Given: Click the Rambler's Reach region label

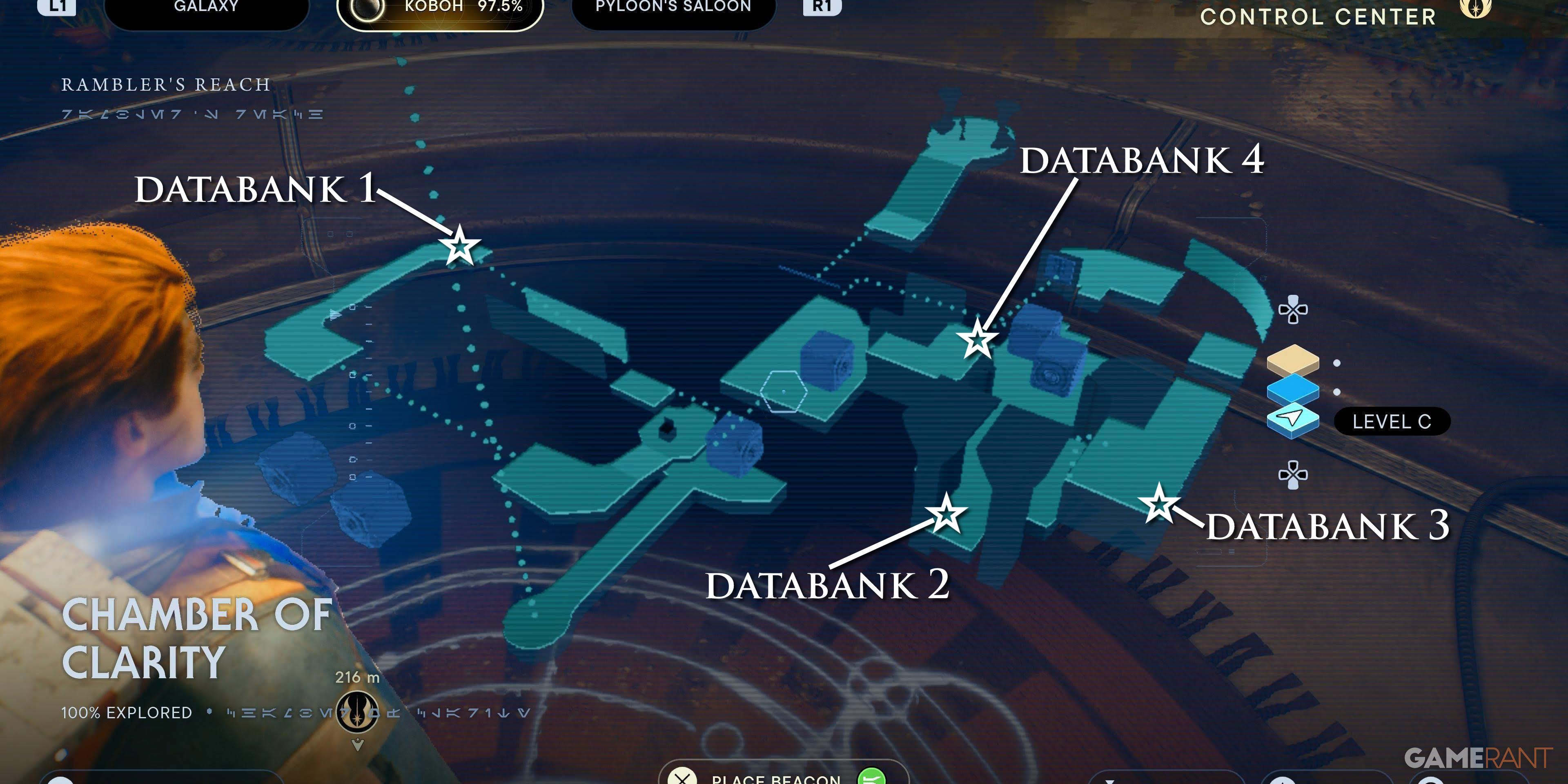Looking at the screenshot, I should [x=165, y=84].
